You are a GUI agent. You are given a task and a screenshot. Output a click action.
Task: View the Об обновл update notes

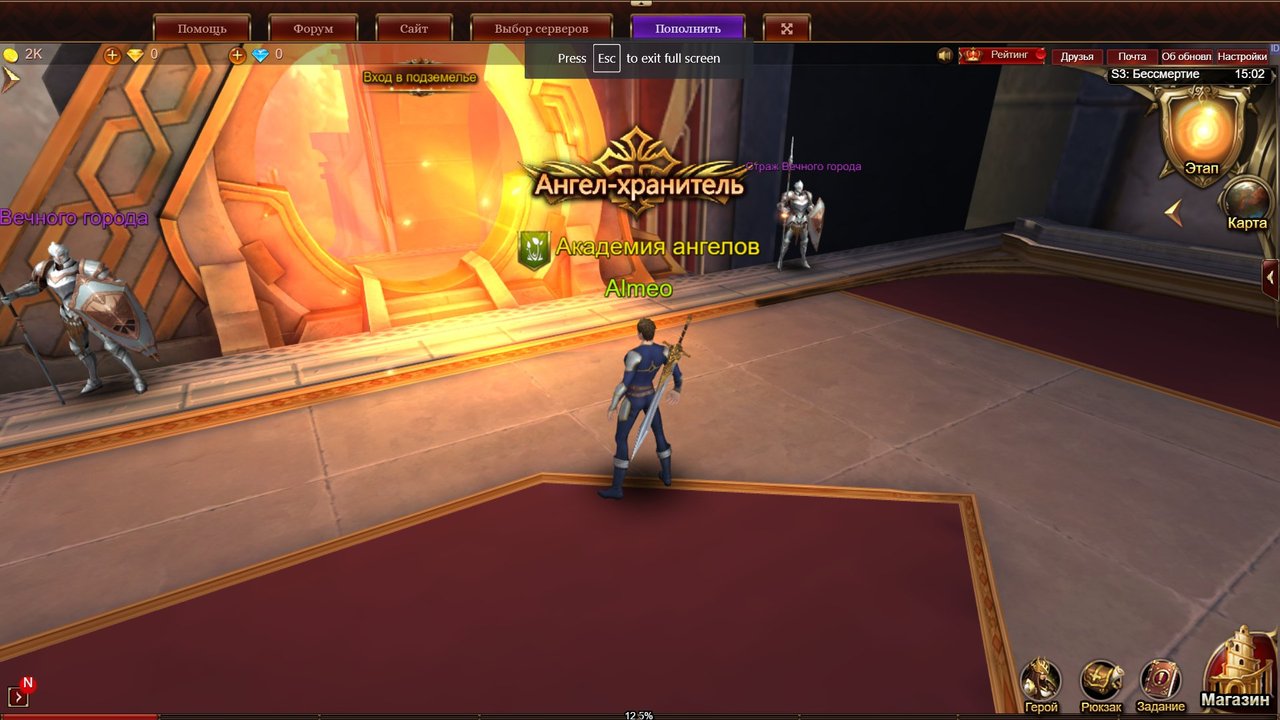[x=1186, y=57]
